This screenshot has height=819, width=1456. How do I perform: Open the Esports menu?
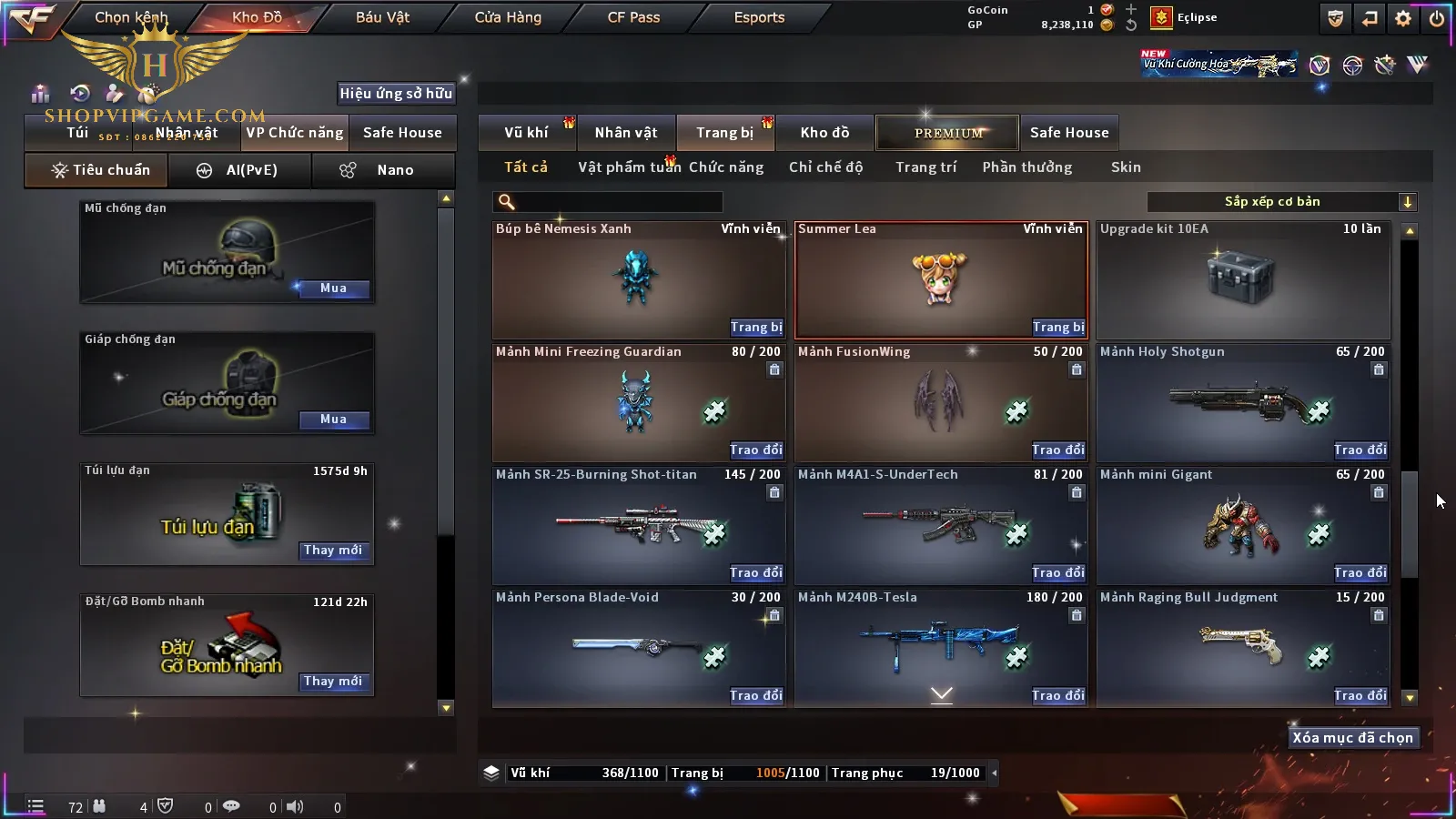click(x=759, y=17)
